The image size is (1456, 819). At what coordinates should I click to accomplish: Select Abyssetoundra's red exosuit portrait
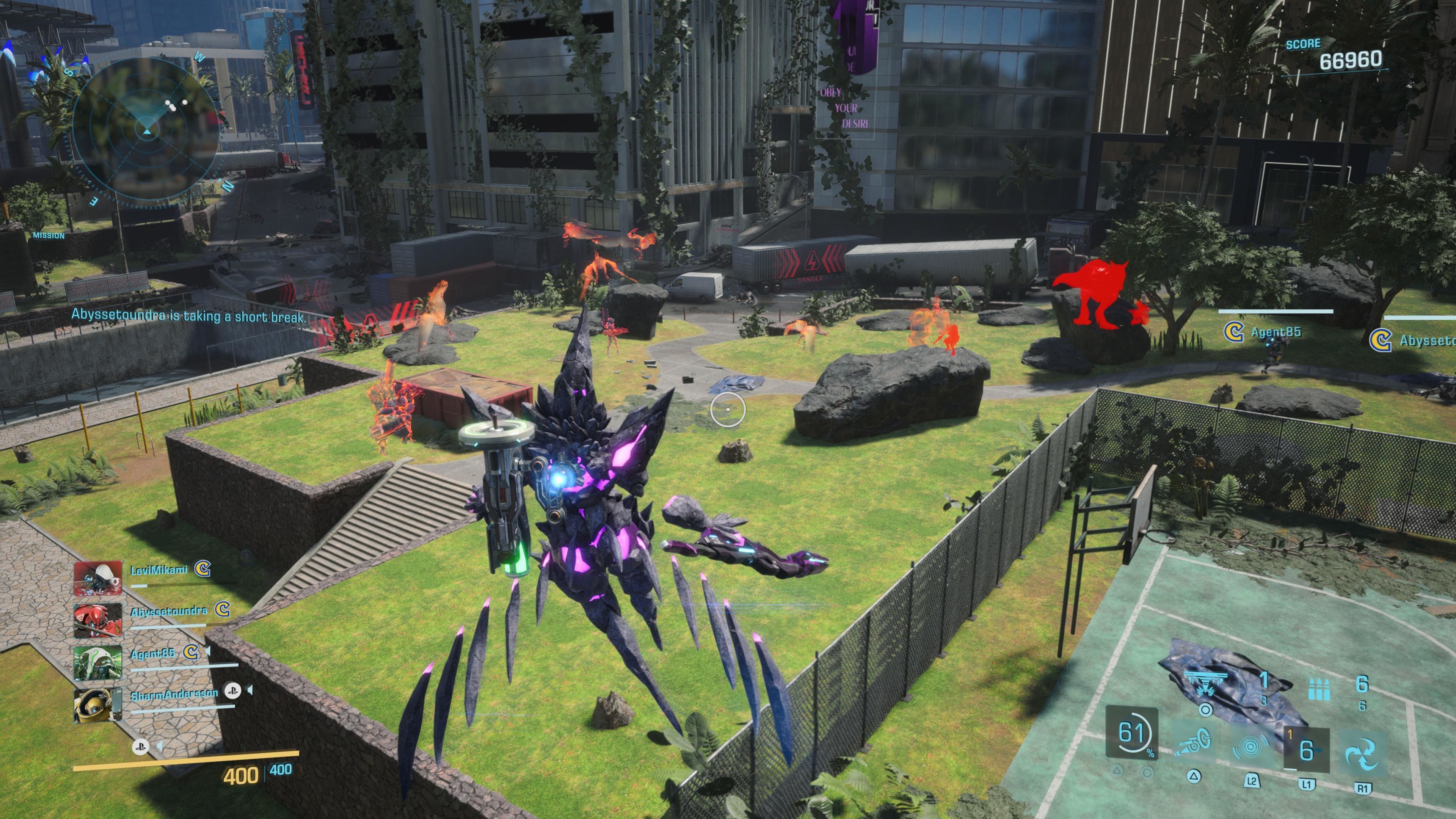[98, 620]
